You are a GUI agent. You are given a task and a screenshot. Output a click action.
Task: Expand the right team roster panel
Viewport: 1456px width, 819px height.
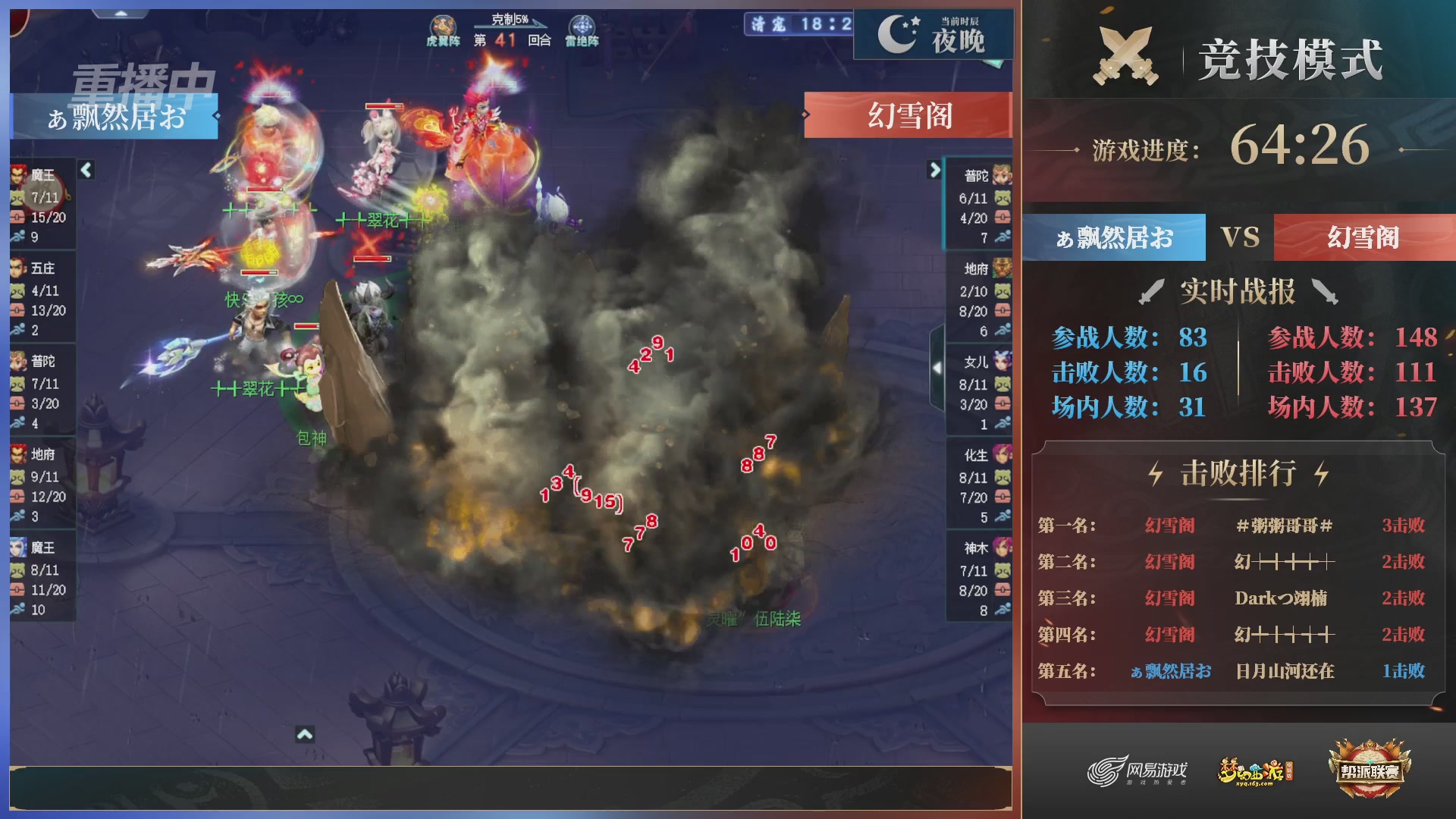tap(937, 171)
